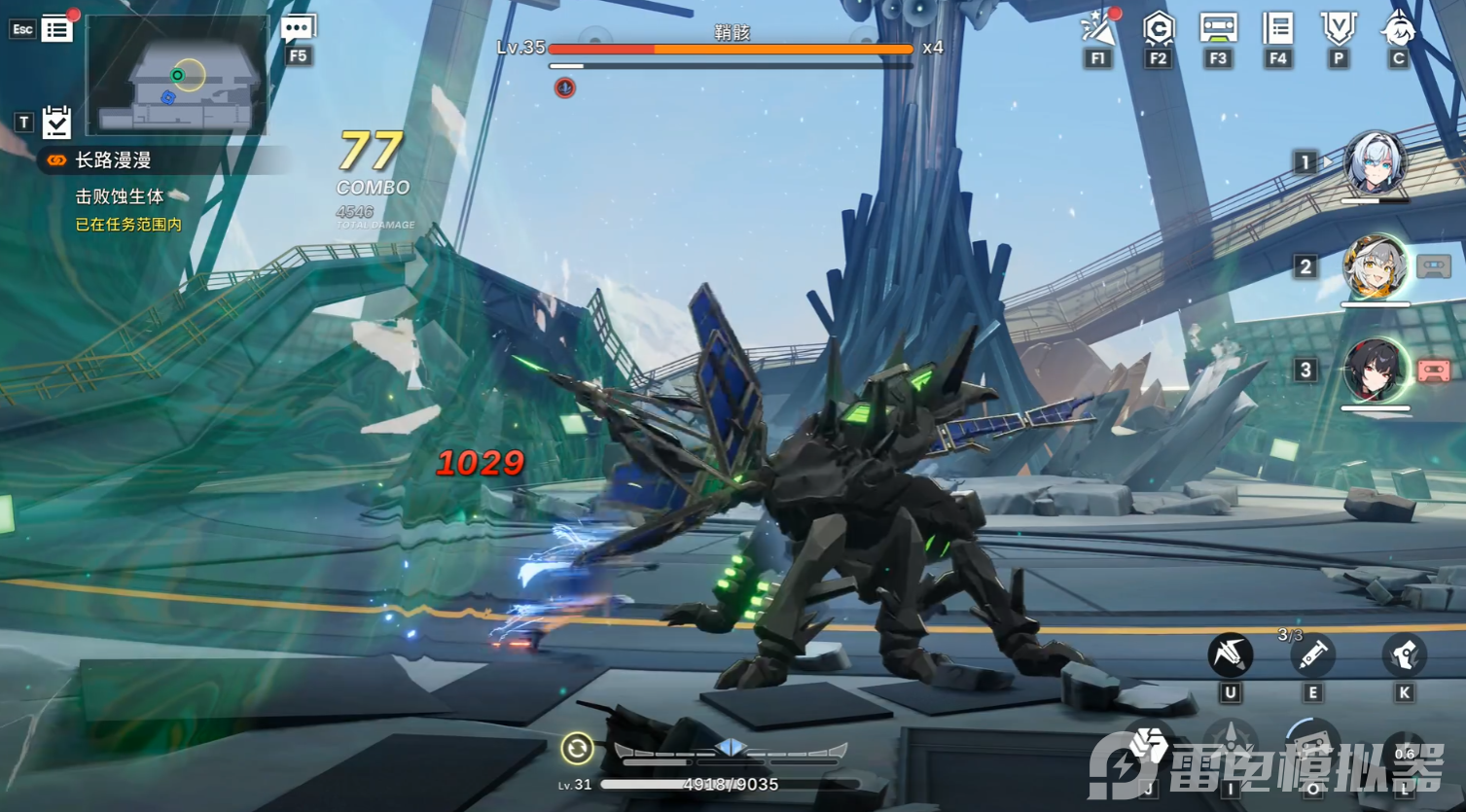Open the main menu list icon
The image size is (1466, 812).
(x=56, y=30)
